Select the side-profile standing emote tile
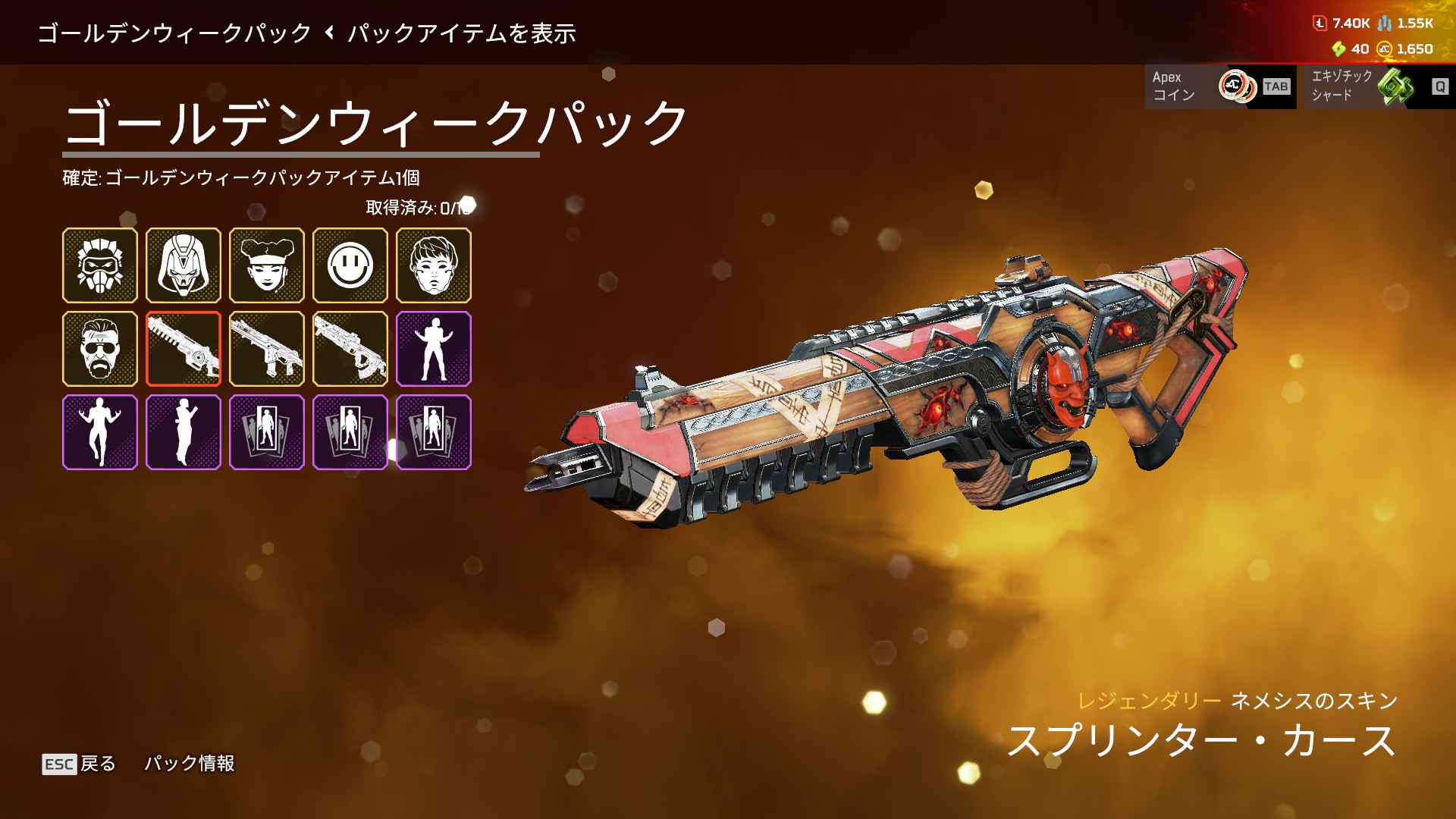The height and width of the screenshot is (819, 1456). pyautogui.click(x=184, y=432)
